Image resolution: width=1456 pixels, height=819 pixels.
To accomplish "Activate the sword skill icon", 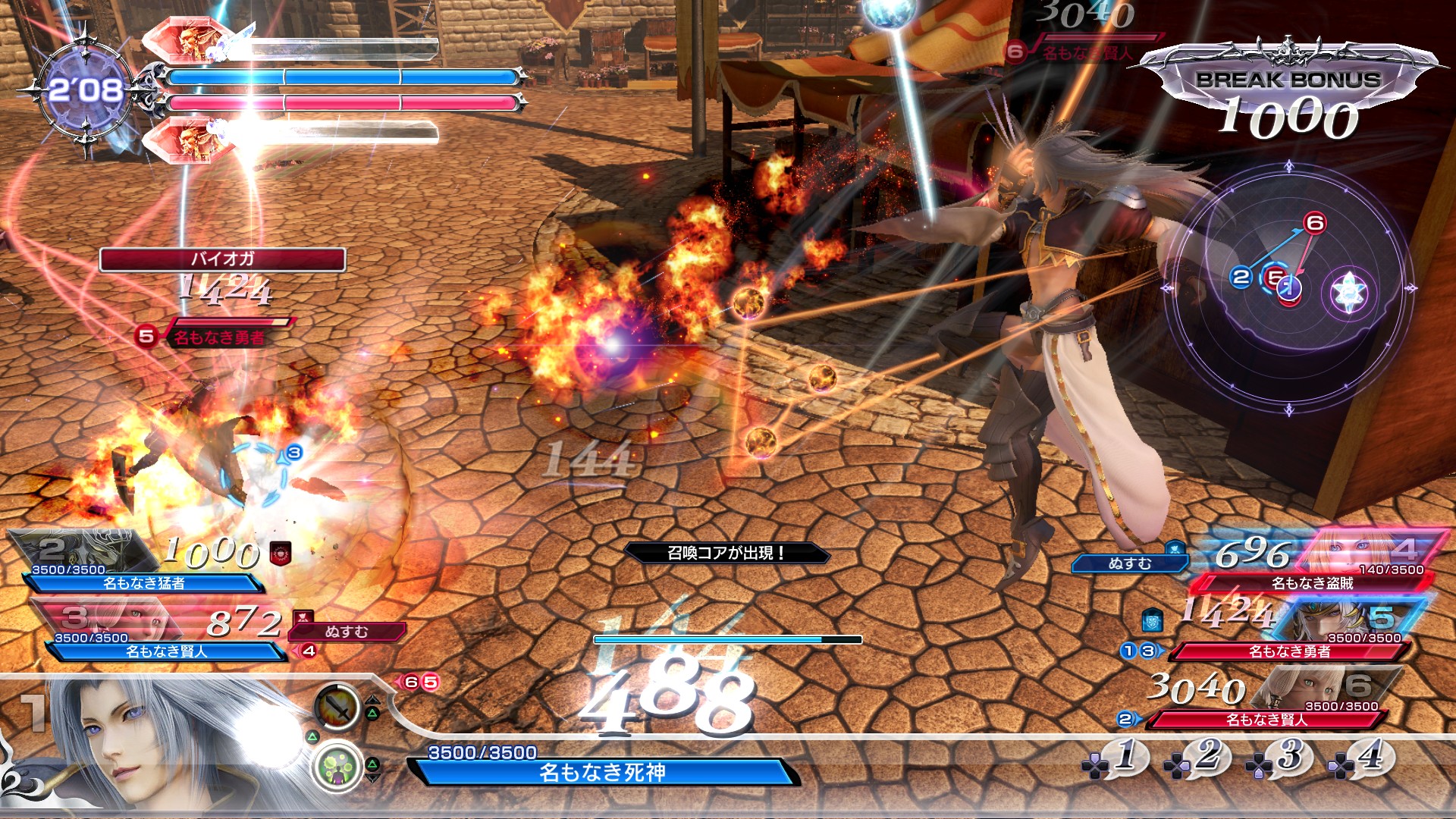I will coord(337,706).
